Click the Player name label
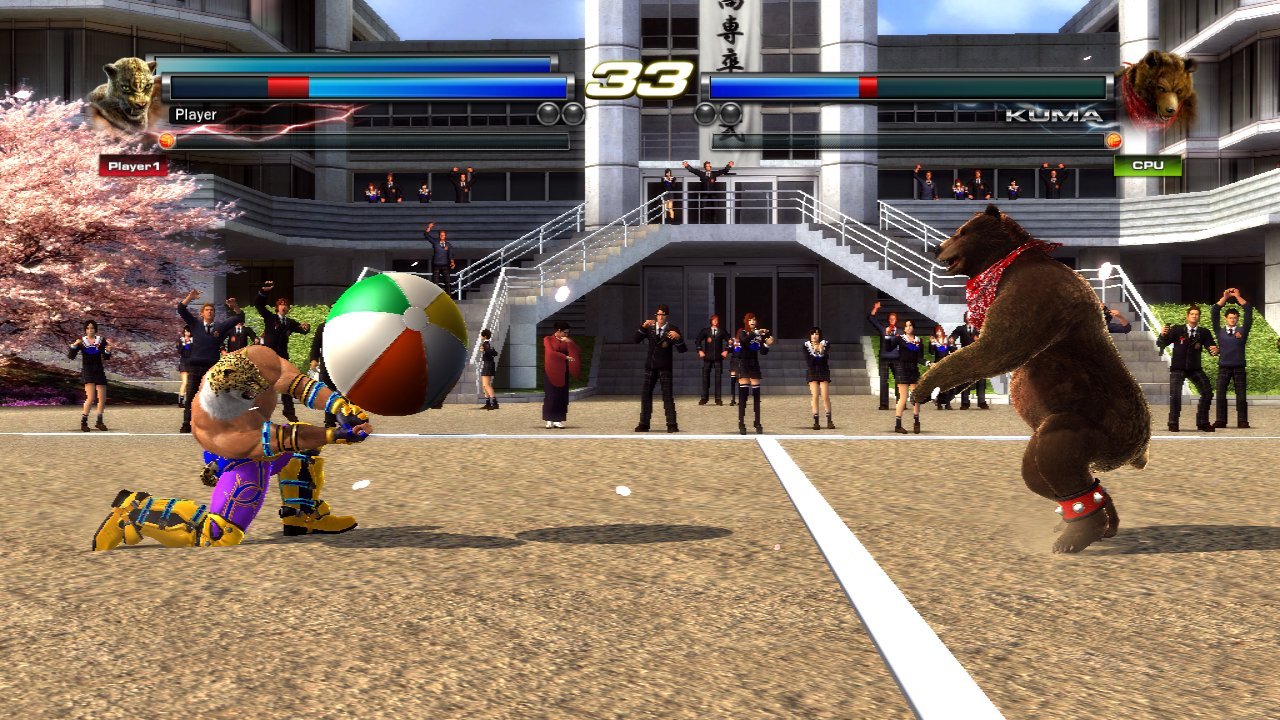1280x720 pixels. tap(194, 114)
